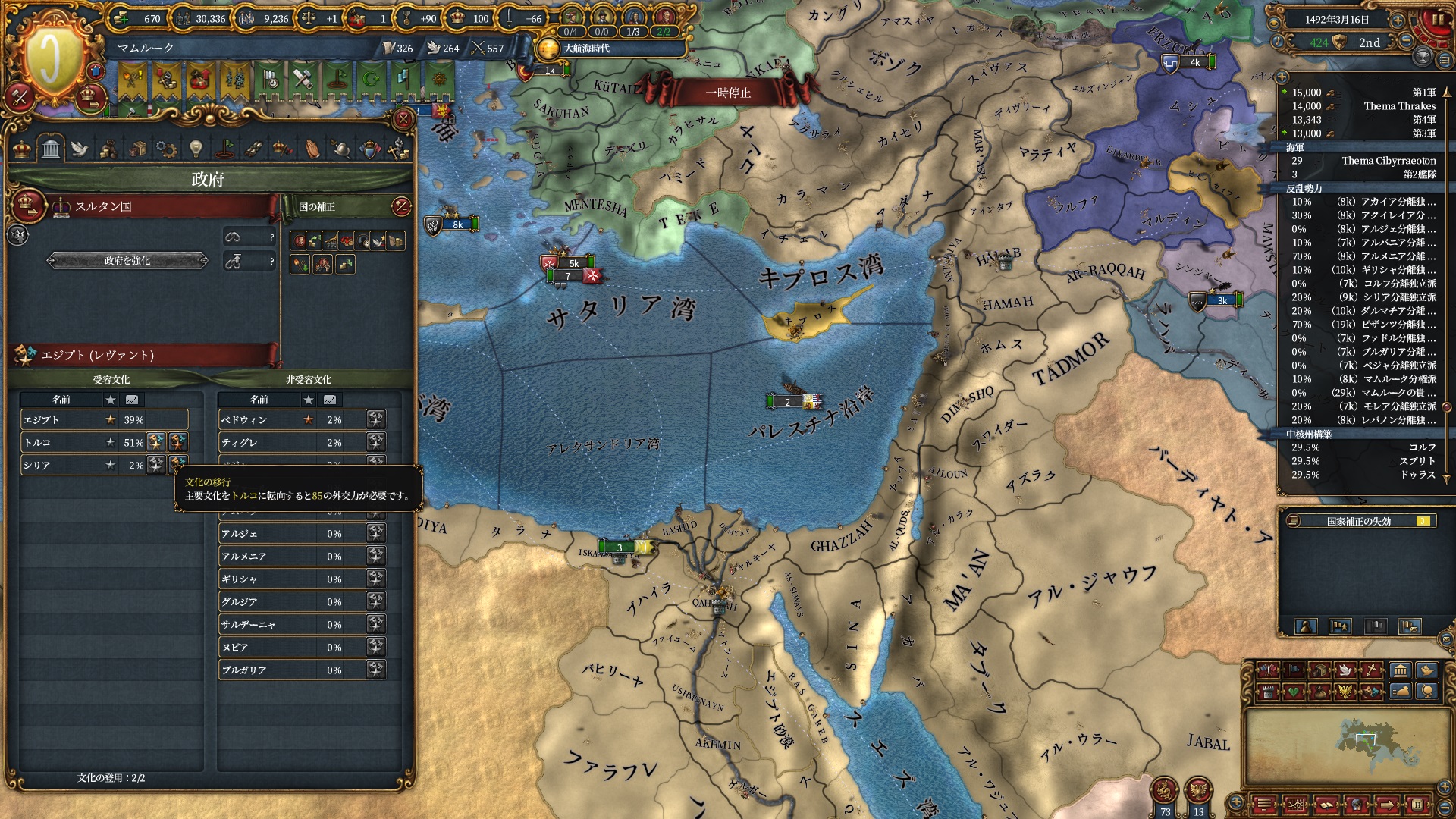The width and height of the screenshot is (1456, 819).
Task: Open the achievements trophy button
Action: [1423, 57]
